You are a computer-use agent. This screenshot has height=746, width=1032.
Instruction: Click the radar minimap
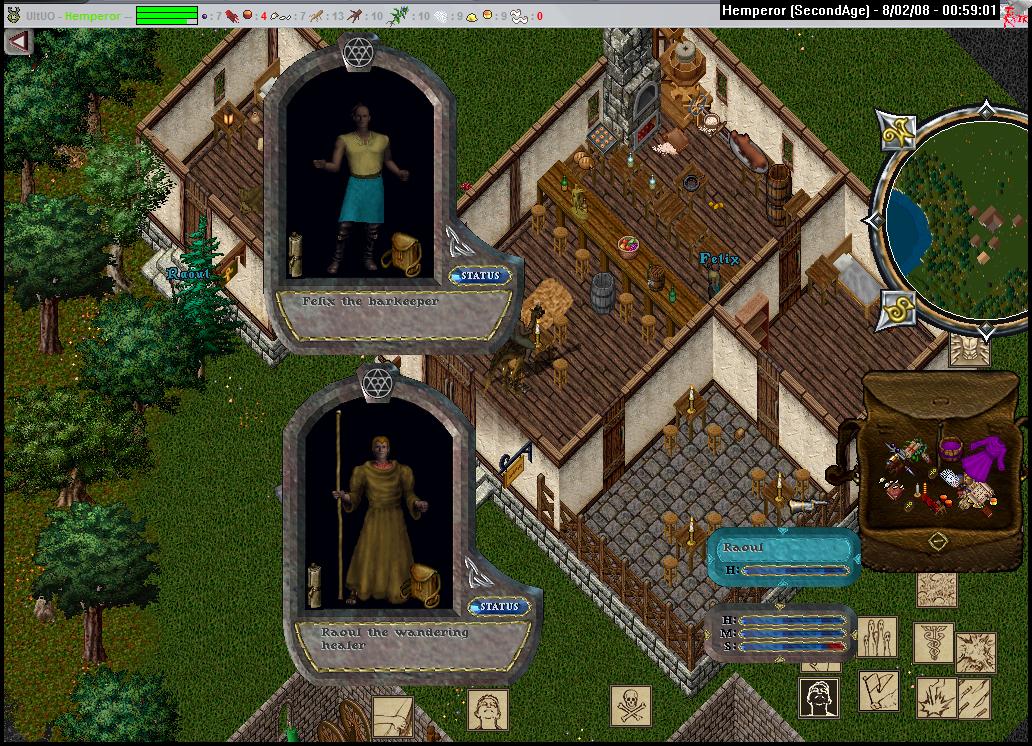pos(950,220)
